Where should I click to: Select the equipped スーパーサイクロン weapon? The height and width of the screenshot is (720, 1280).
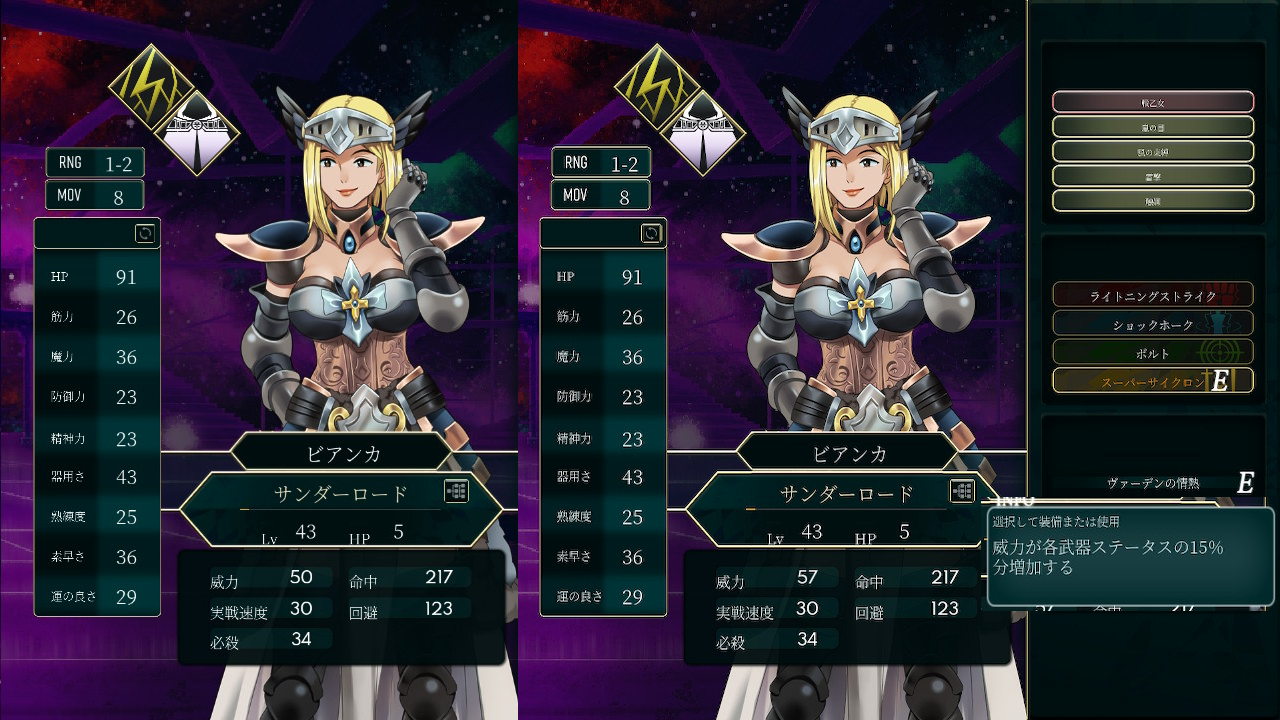1152,381
